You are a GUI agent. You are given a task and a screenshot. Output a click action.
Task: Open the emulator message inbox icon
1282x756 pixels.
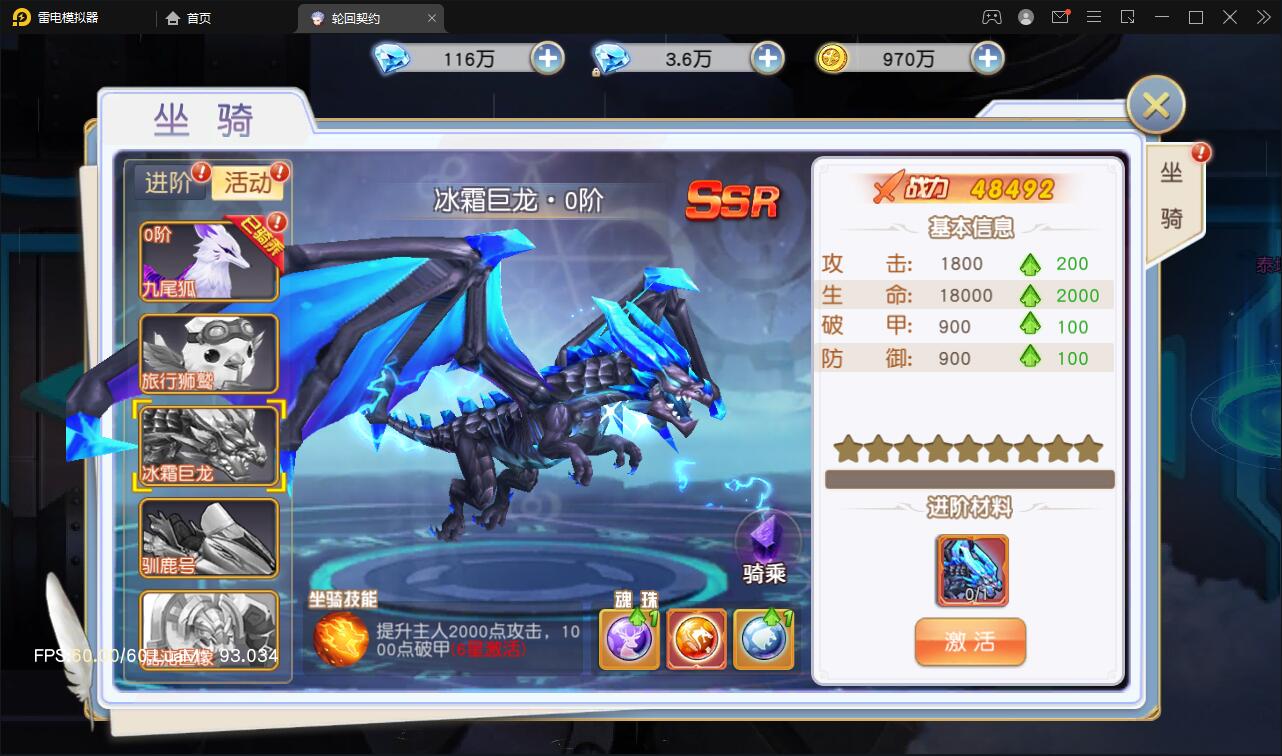[1061, 17]
